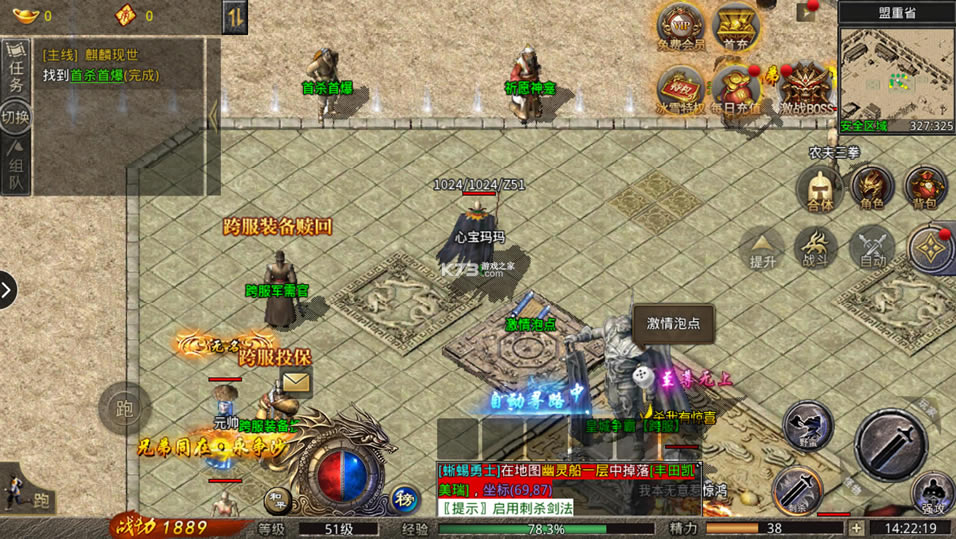Open the 激战BOSS demon-face icon
This screenshot has width=956, height=539.
point(805,88)
